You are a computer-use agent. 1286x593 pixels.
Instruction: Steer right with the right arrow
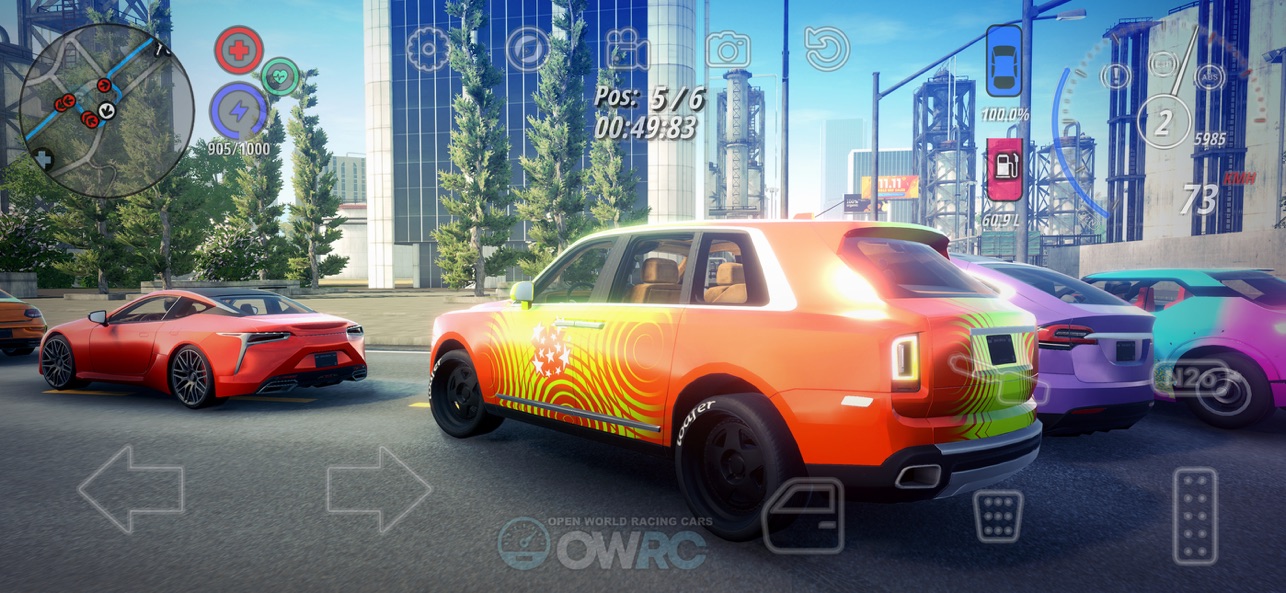pyautogui.click(x=379, y=489)
